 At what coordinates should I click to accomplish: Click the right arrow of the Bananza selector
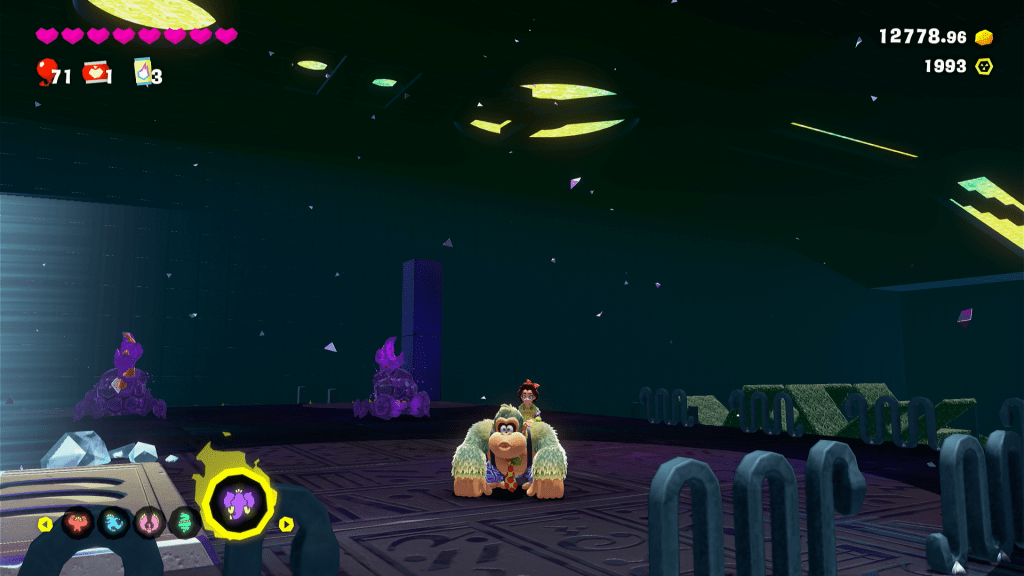pyautogui.click(x=286, y=524)
